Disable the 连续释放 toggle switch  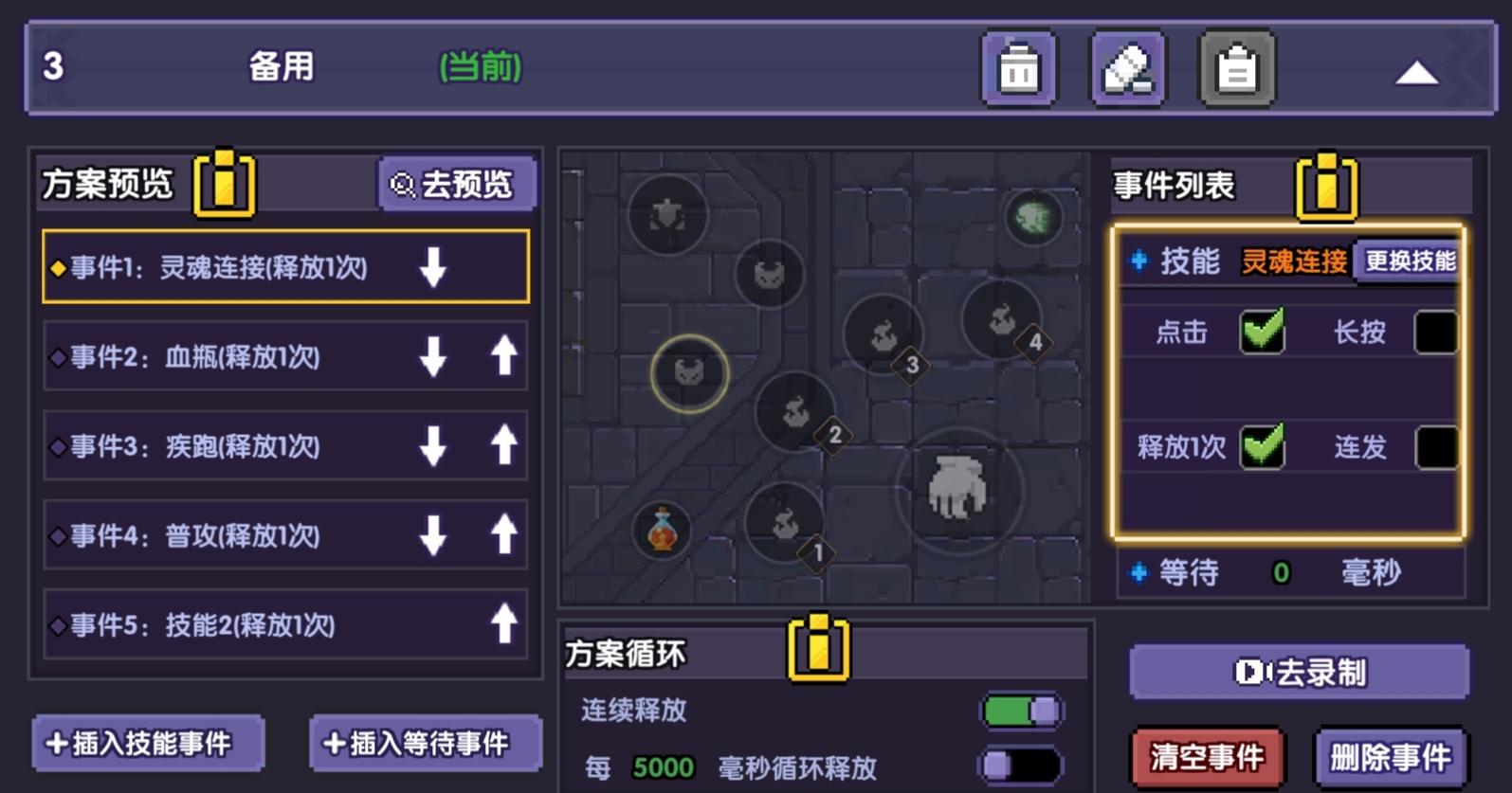click(x=1019, y=708)
